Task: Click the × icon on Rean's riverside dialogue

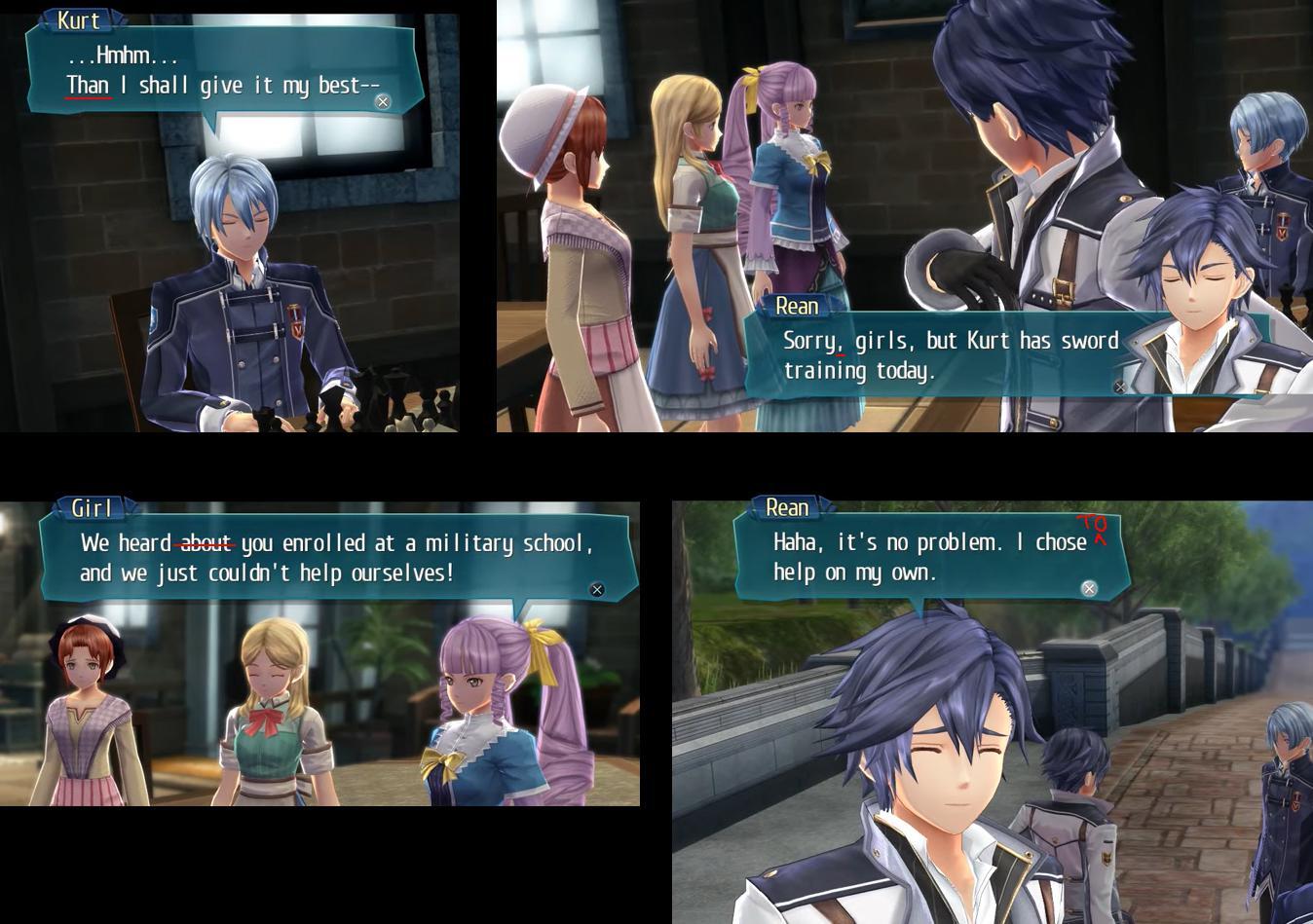Action: [1088, 588]
